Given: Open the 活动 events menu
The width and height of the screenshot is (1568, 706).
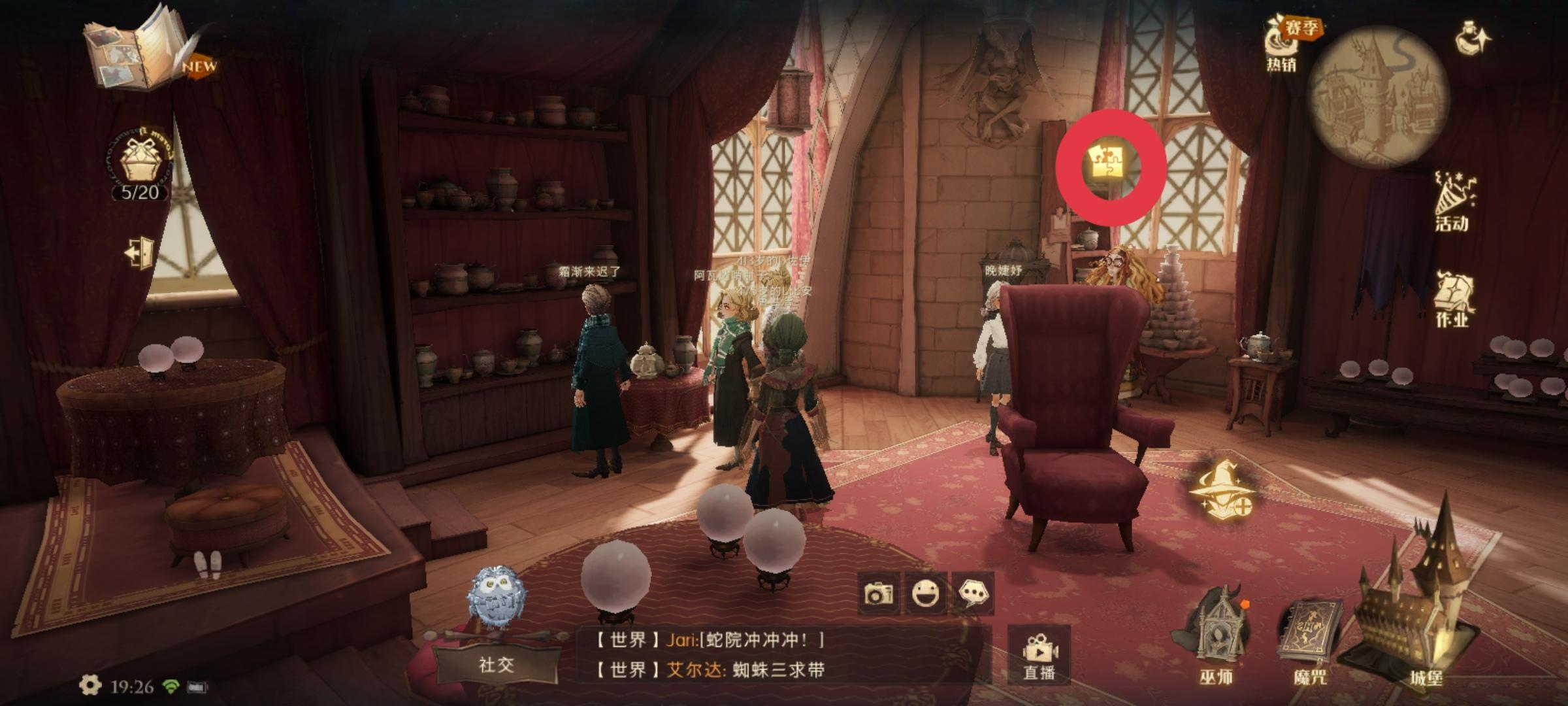Looking at the screenshot, I should click(x=1451, y=201).
